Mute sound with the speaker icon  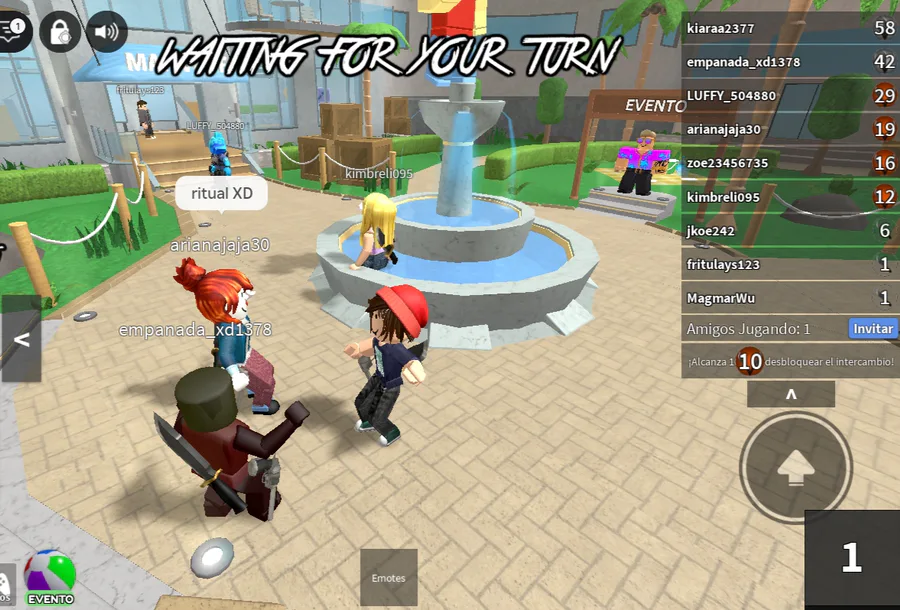pos(106,31)
